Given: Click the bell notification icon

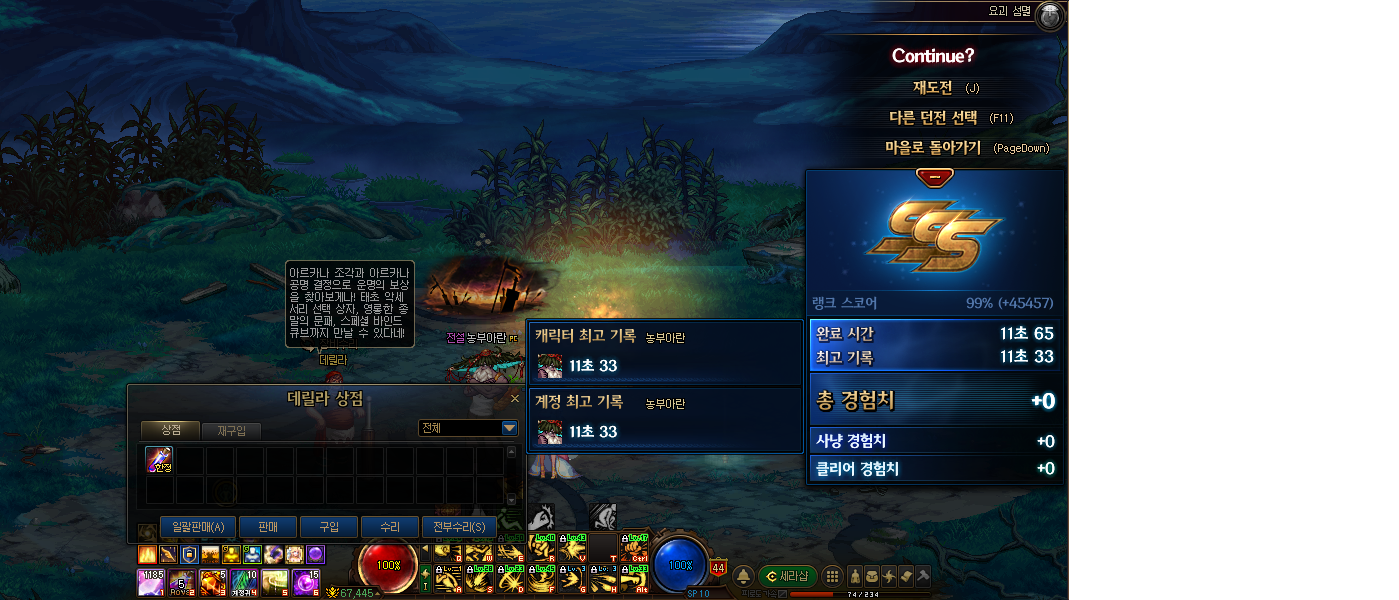Looking at the screenshot, I should point(744,576).
